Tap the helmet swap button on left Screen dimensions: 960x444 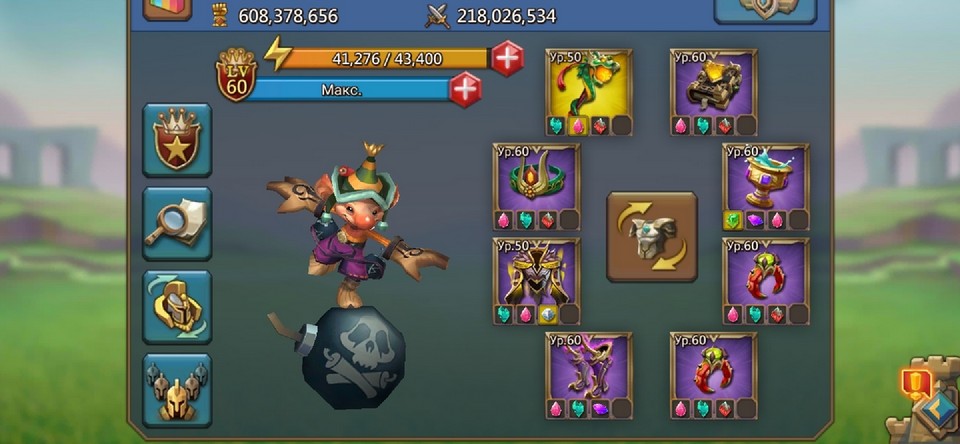(x=177, y=307)
